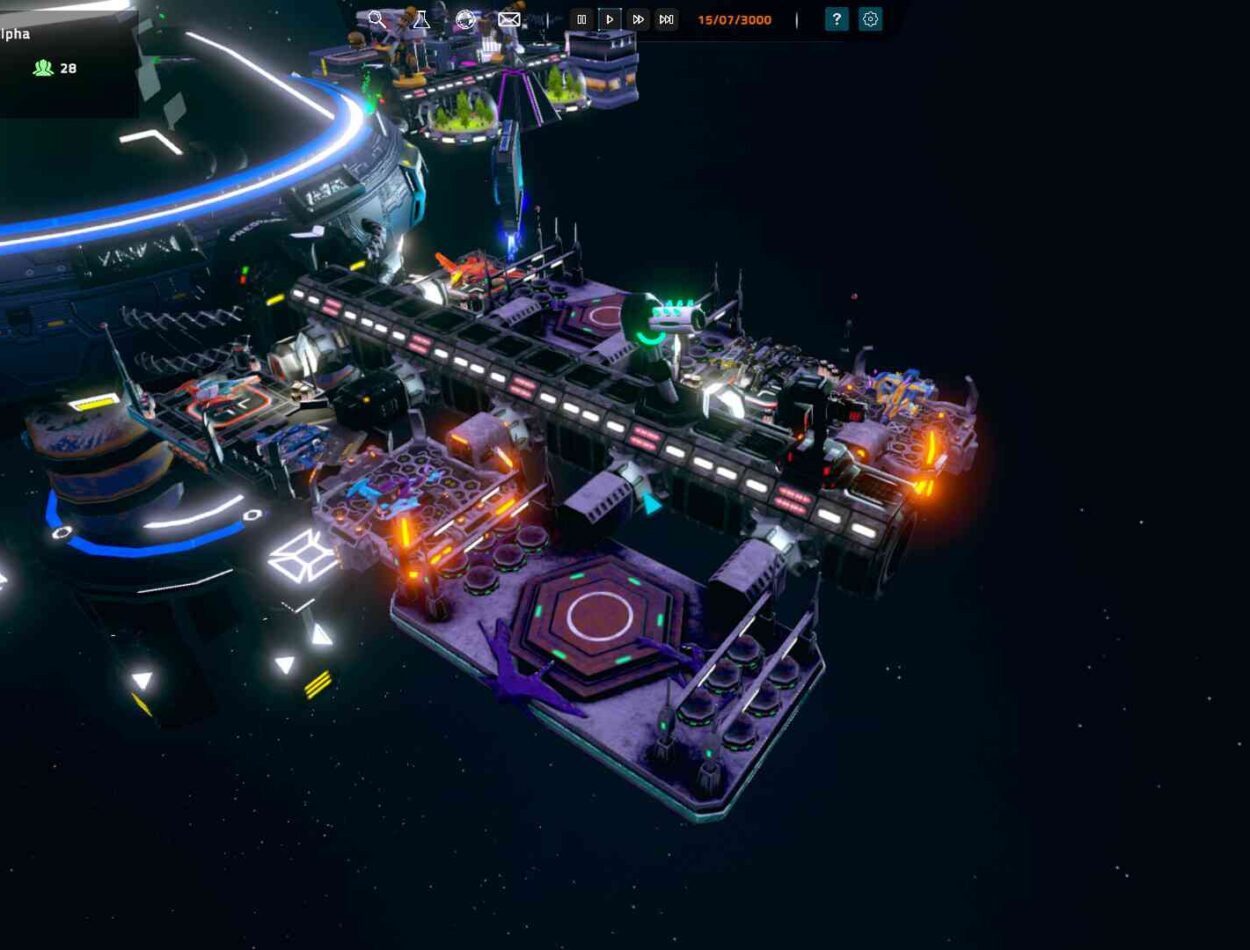
Task: Open the globe galaxy view
Action: [x=465, y=19]
